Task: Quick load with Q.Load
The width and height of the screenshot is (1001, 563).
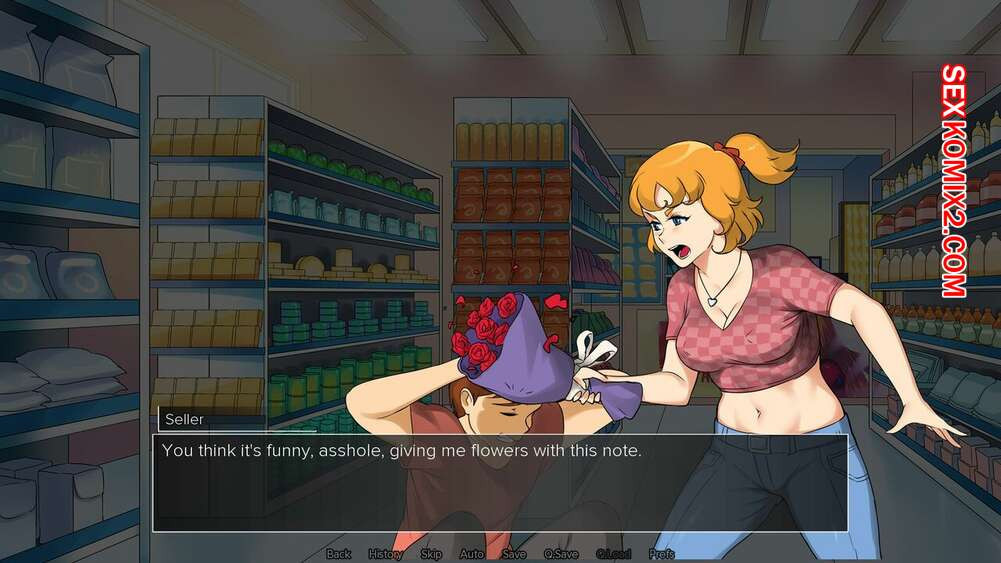Action: point(613,554)
